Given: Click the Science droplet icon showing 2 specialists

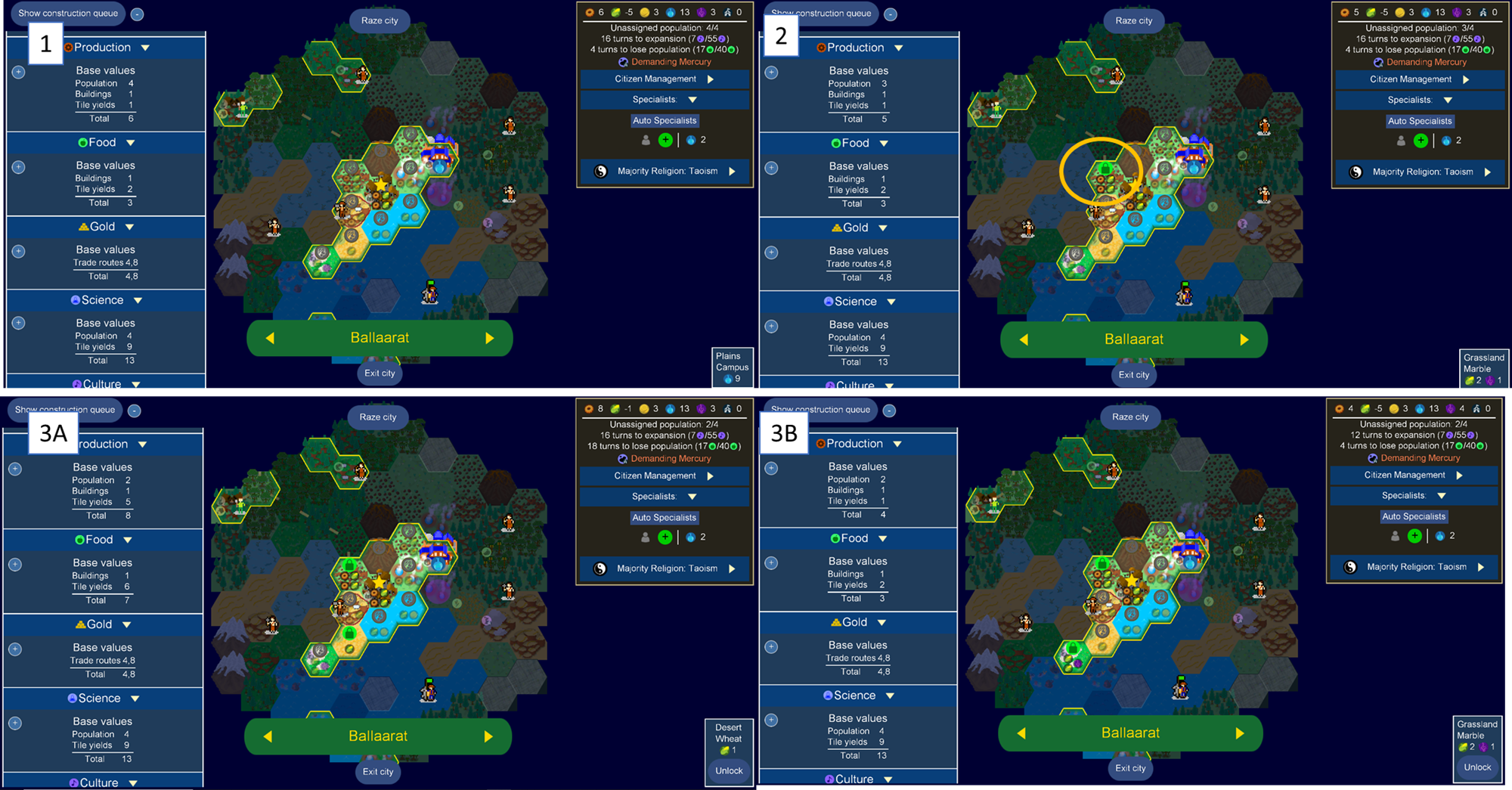Looking at the screenshot, I should (691, 140).
